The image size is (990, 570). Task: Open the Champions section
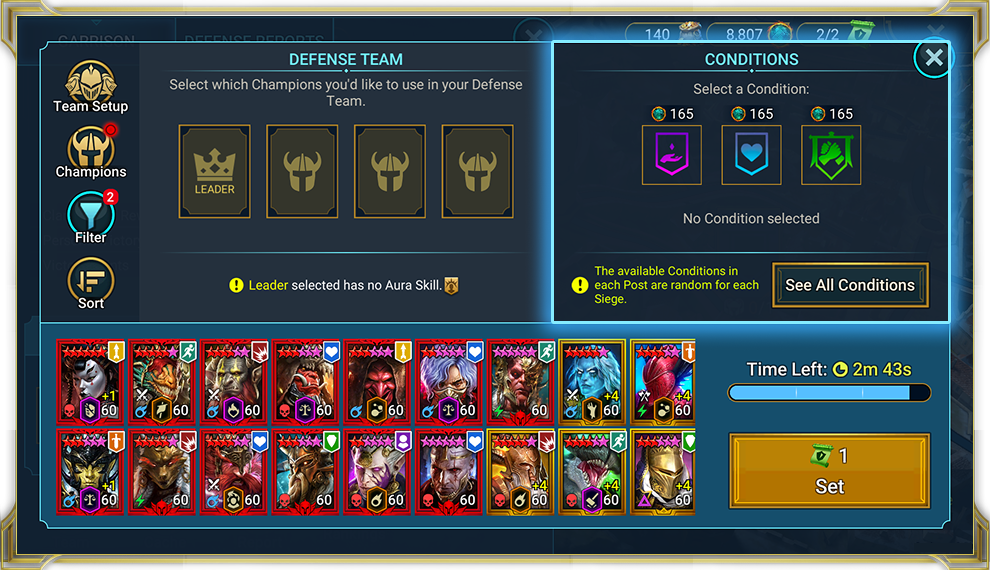[x=90, y=150]
